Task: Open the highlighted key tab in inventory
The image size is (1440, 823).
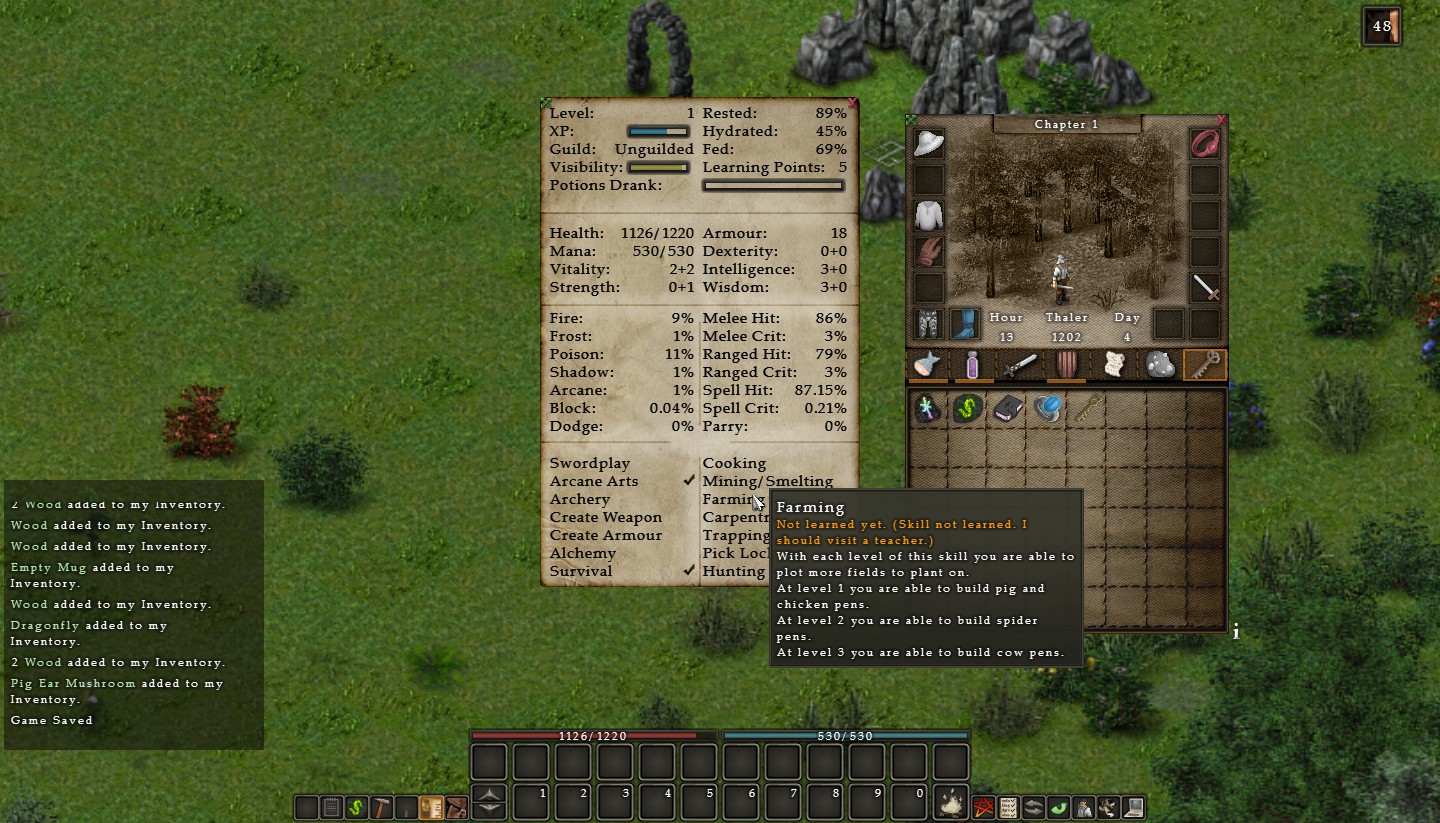Action: 1205,366
